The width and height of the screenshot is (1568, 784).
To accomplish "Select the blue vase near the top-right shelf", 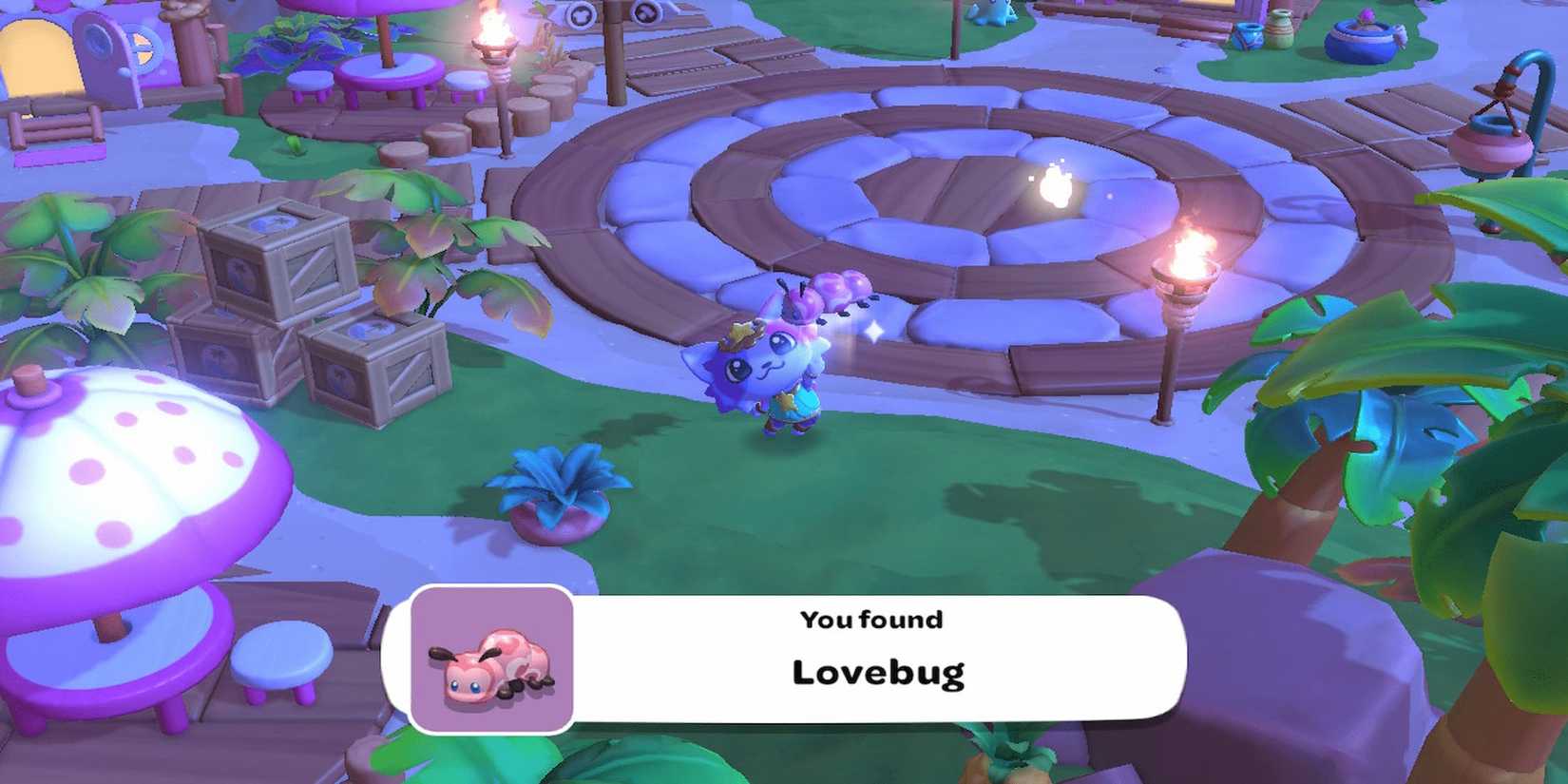I will [x=1249, y=37].
